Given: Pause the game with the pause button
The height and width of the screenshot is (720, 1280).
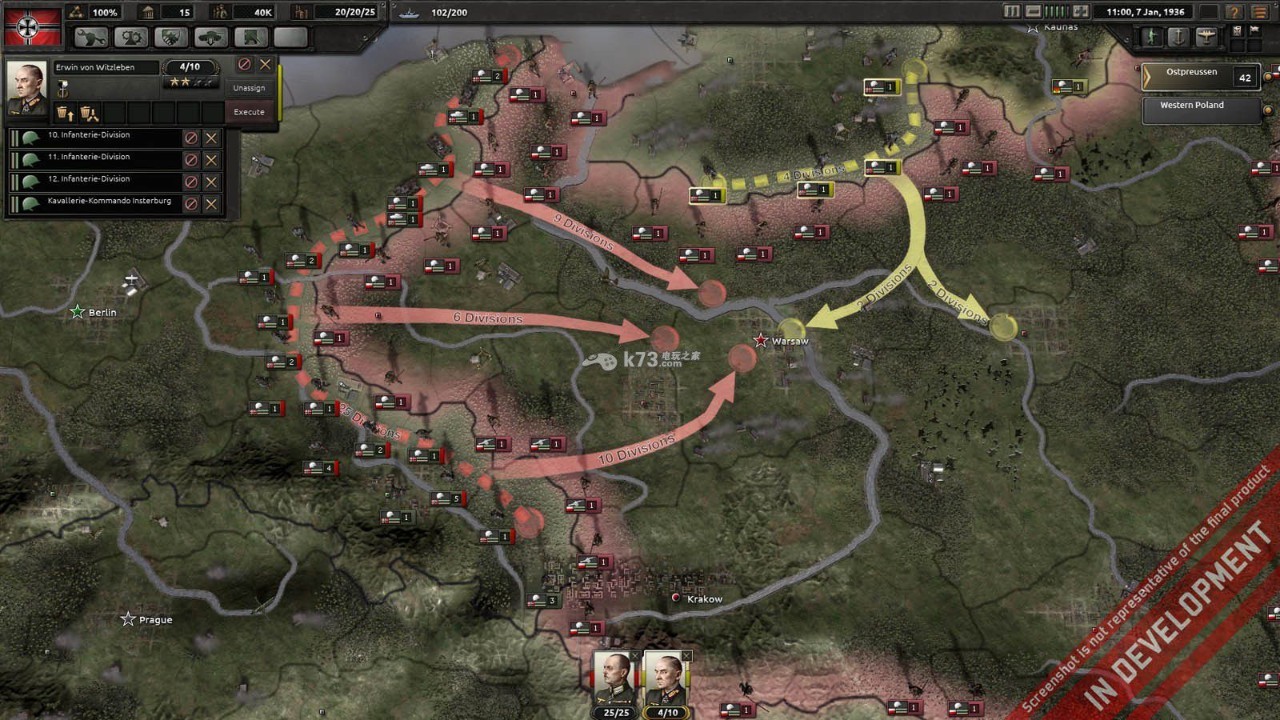Looking at the screenshot, I should click(x=1011, y=12).
